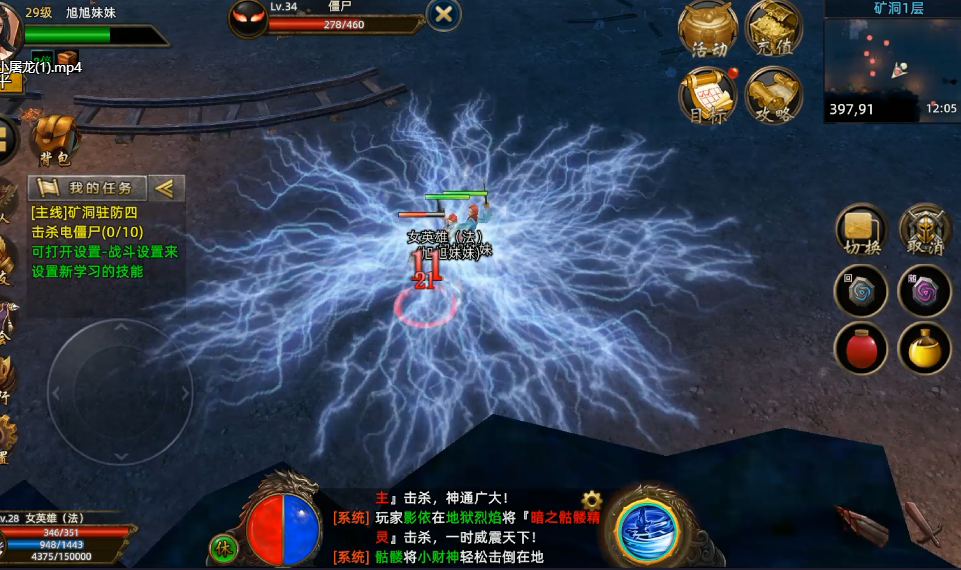The width and height of the screenshot is (961, 570).
Task: Open the 活动 events menu
Action: coord(708,30)
